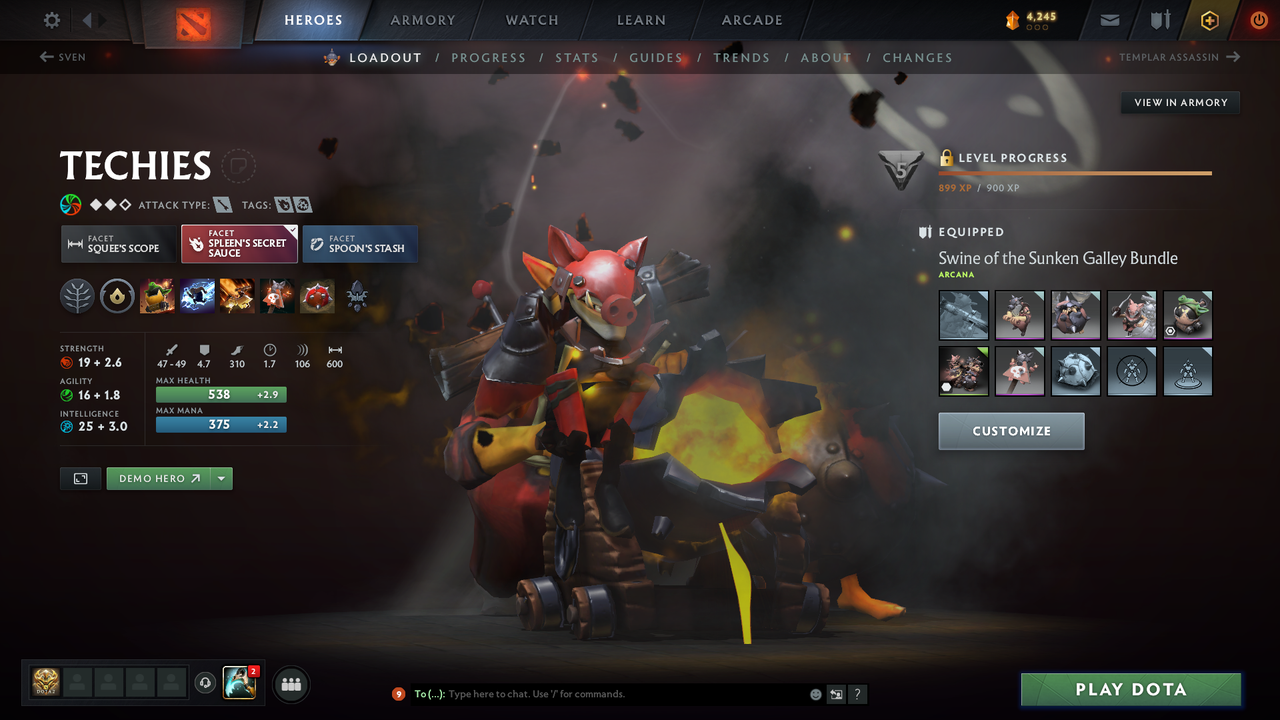1280x720 pixels.
Task: Switch to the Squee's Scope facet
Action: [117, 243]
